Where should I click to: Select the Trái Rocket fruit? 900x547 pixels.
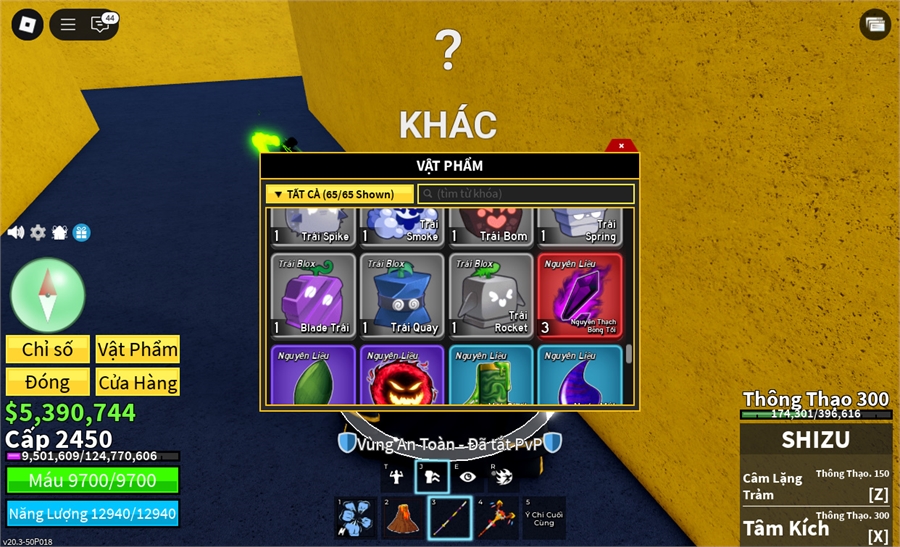490,295
